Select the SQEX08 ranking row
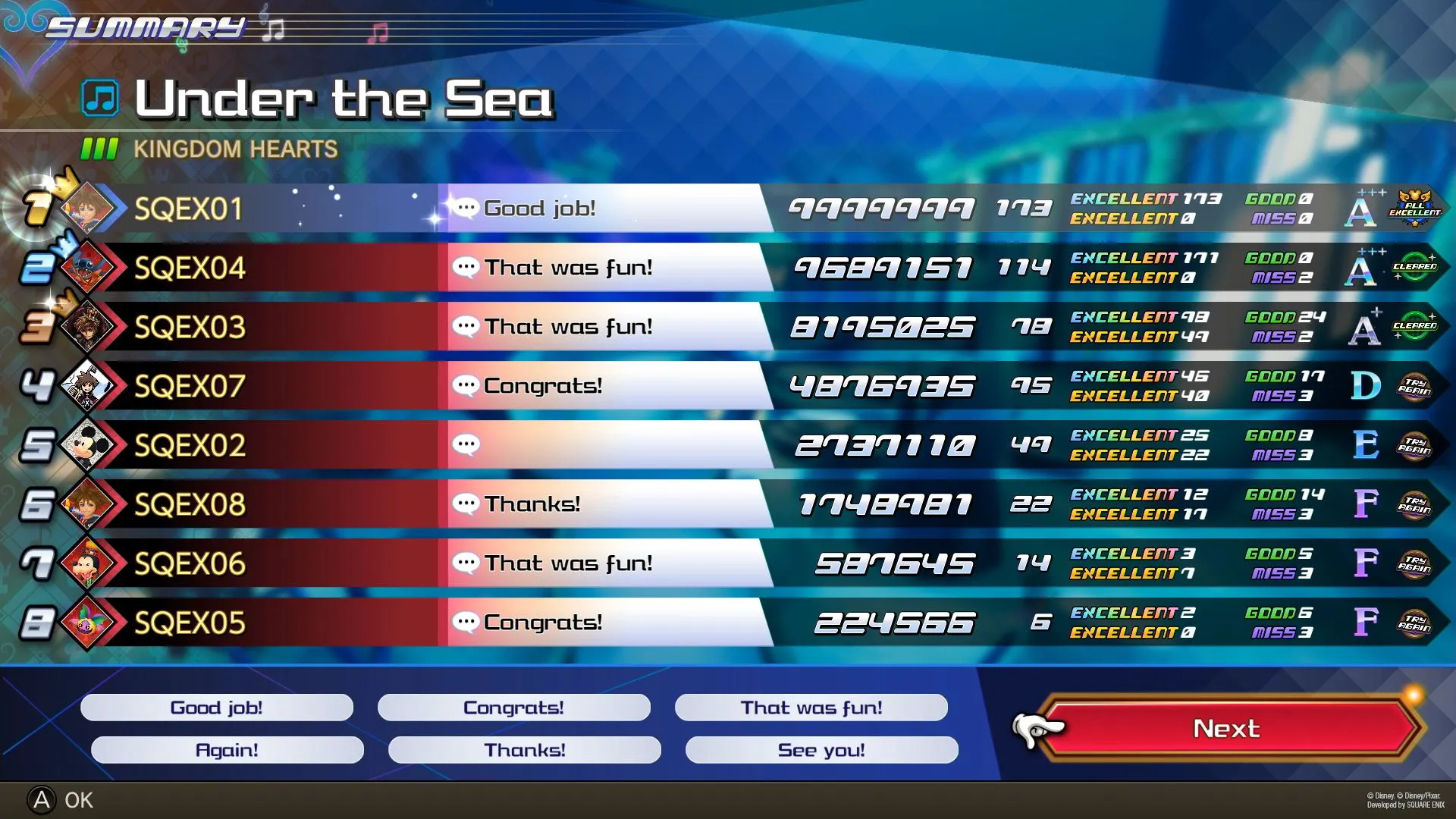 [x=190, y=504]
